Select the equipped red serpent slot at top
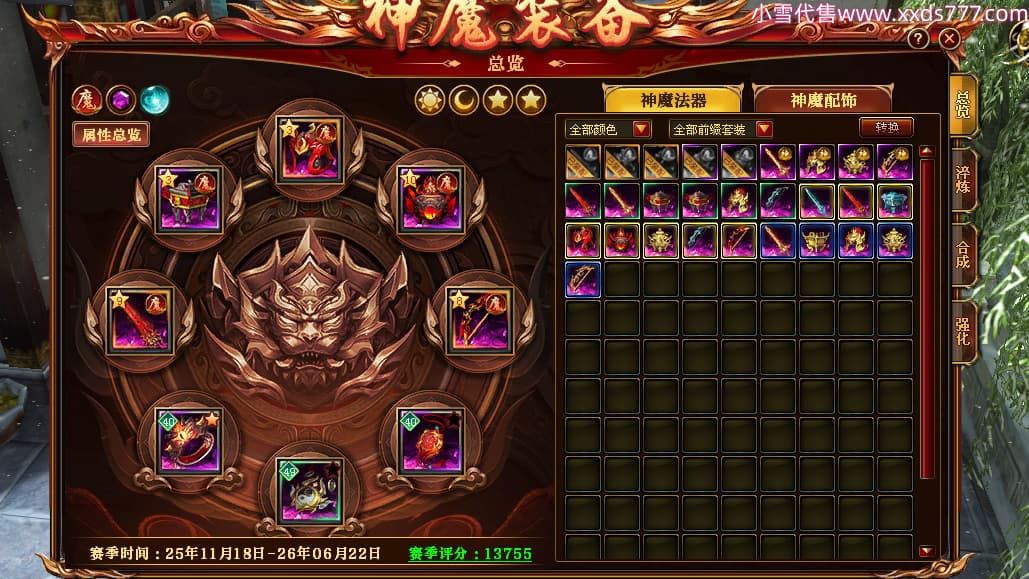The height and width of the screenshot is (579, 1029). [309, 150]
